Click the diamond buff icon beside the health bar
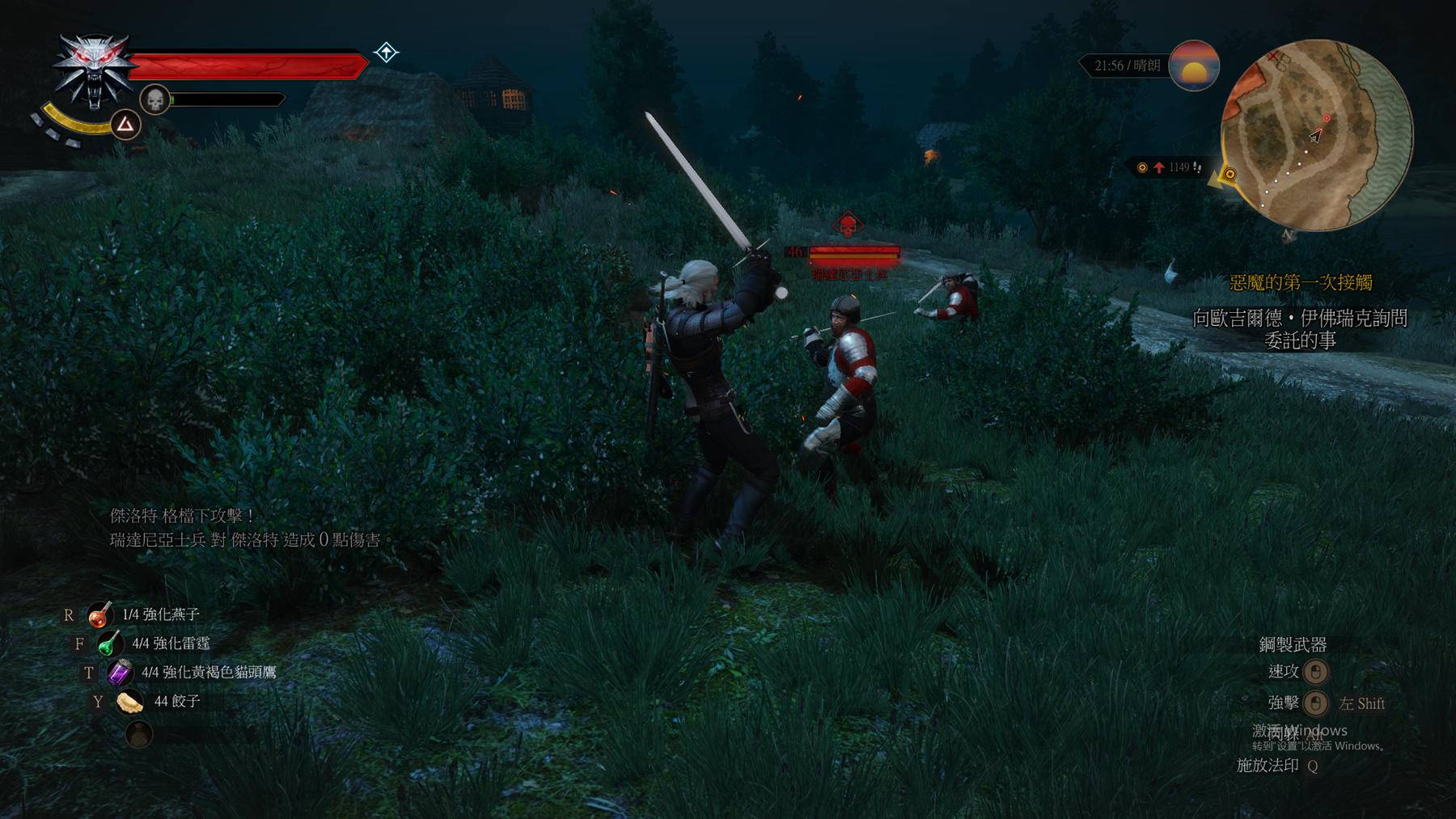The height and width of the screenshot is (819, 1456). [x=386, y=53]
